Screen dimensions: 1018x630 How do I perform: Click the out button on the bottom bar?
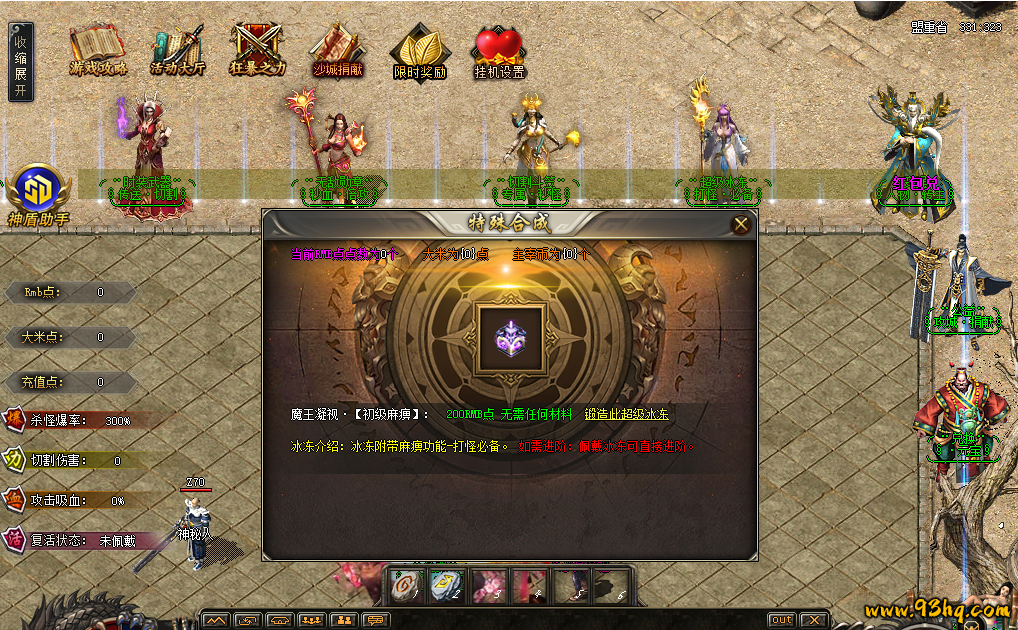coord(781,620)
